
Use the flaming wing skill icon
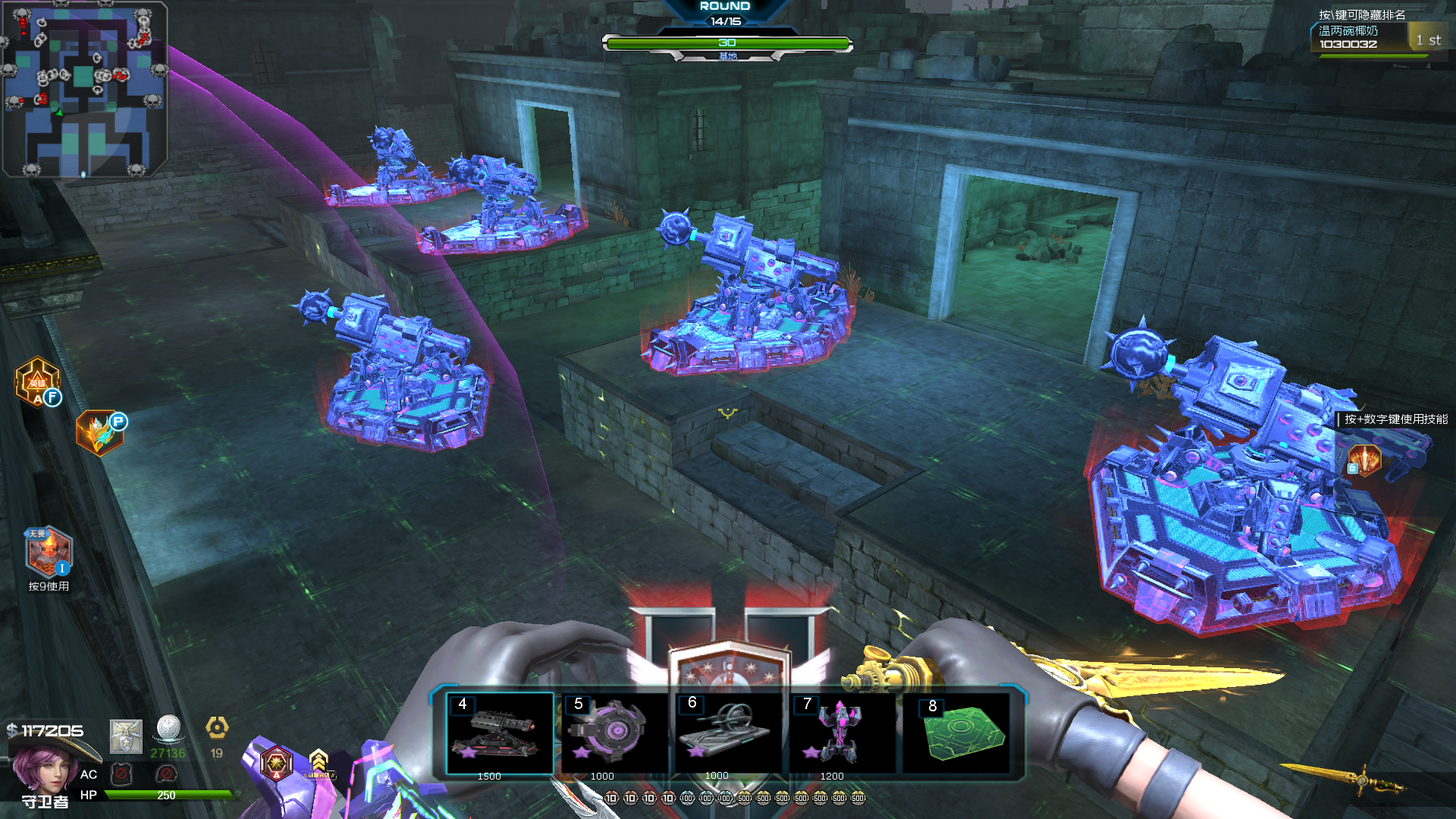100,434
